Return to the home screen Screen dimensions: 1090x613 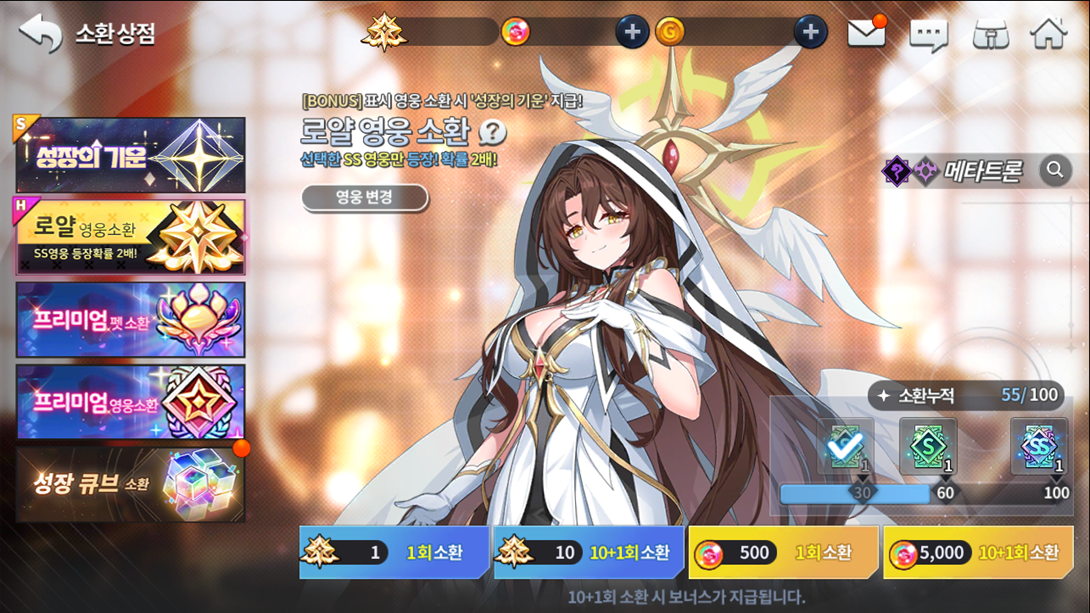pyautogui.click(x=1049, y=33)
